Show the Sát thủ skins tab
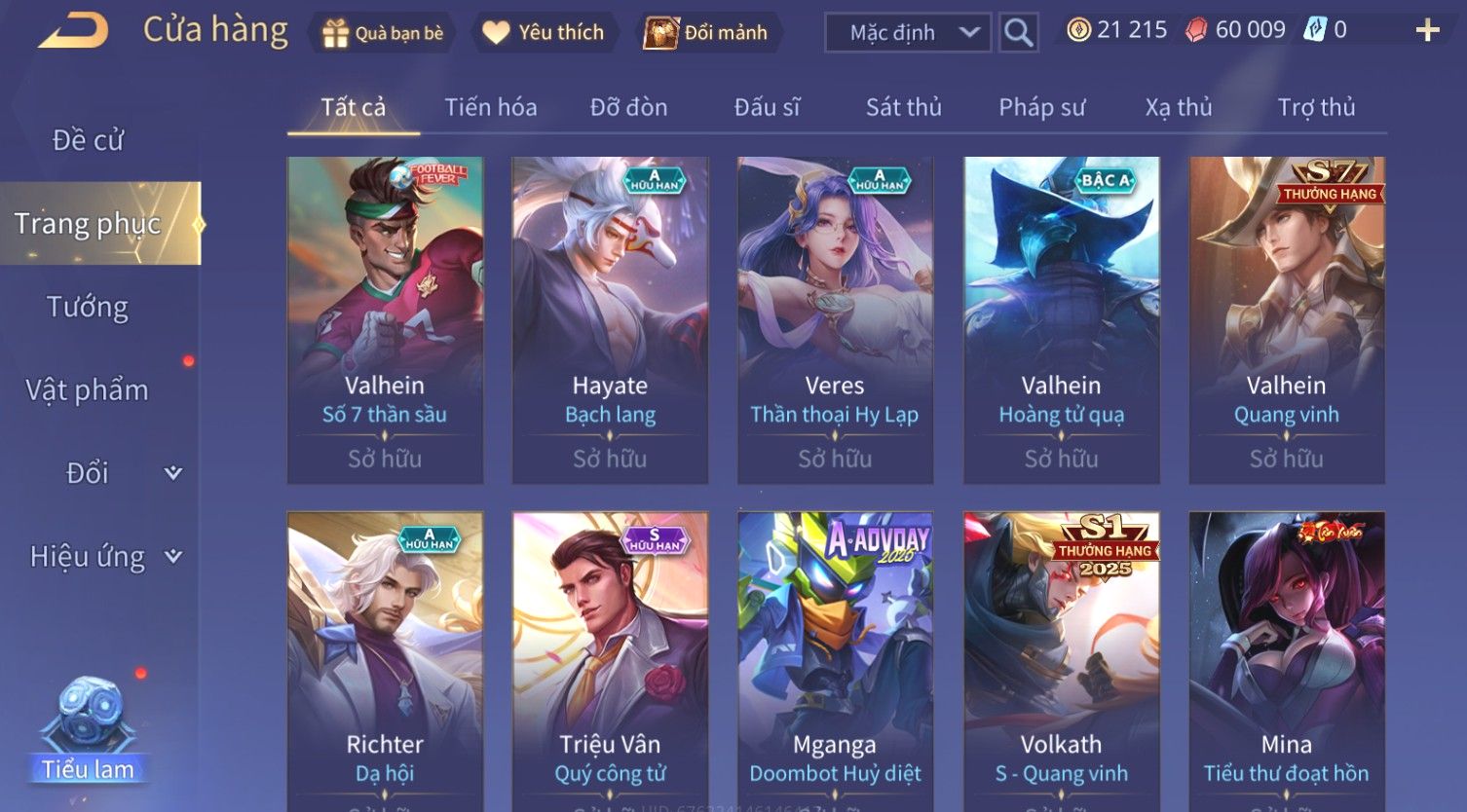 click(904, 107)
